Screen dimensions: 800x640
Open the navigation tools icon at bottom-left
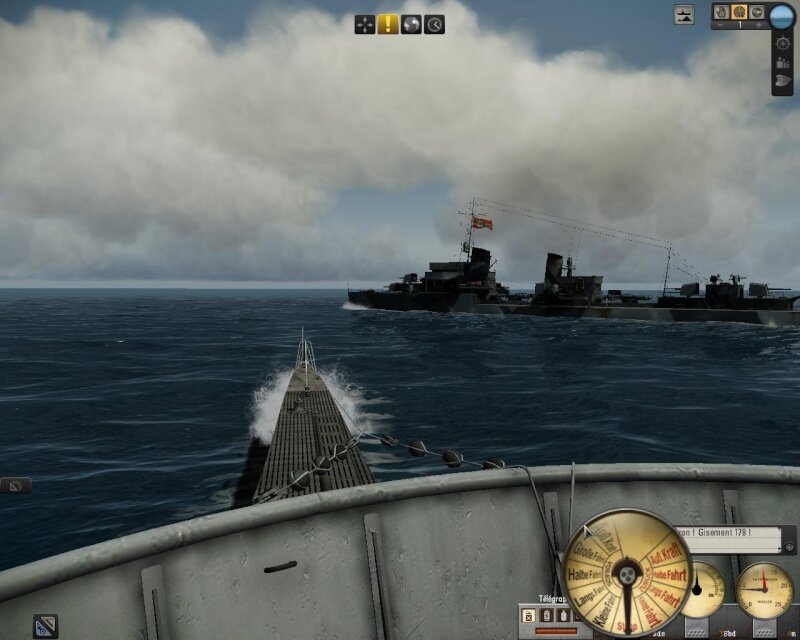45,626
